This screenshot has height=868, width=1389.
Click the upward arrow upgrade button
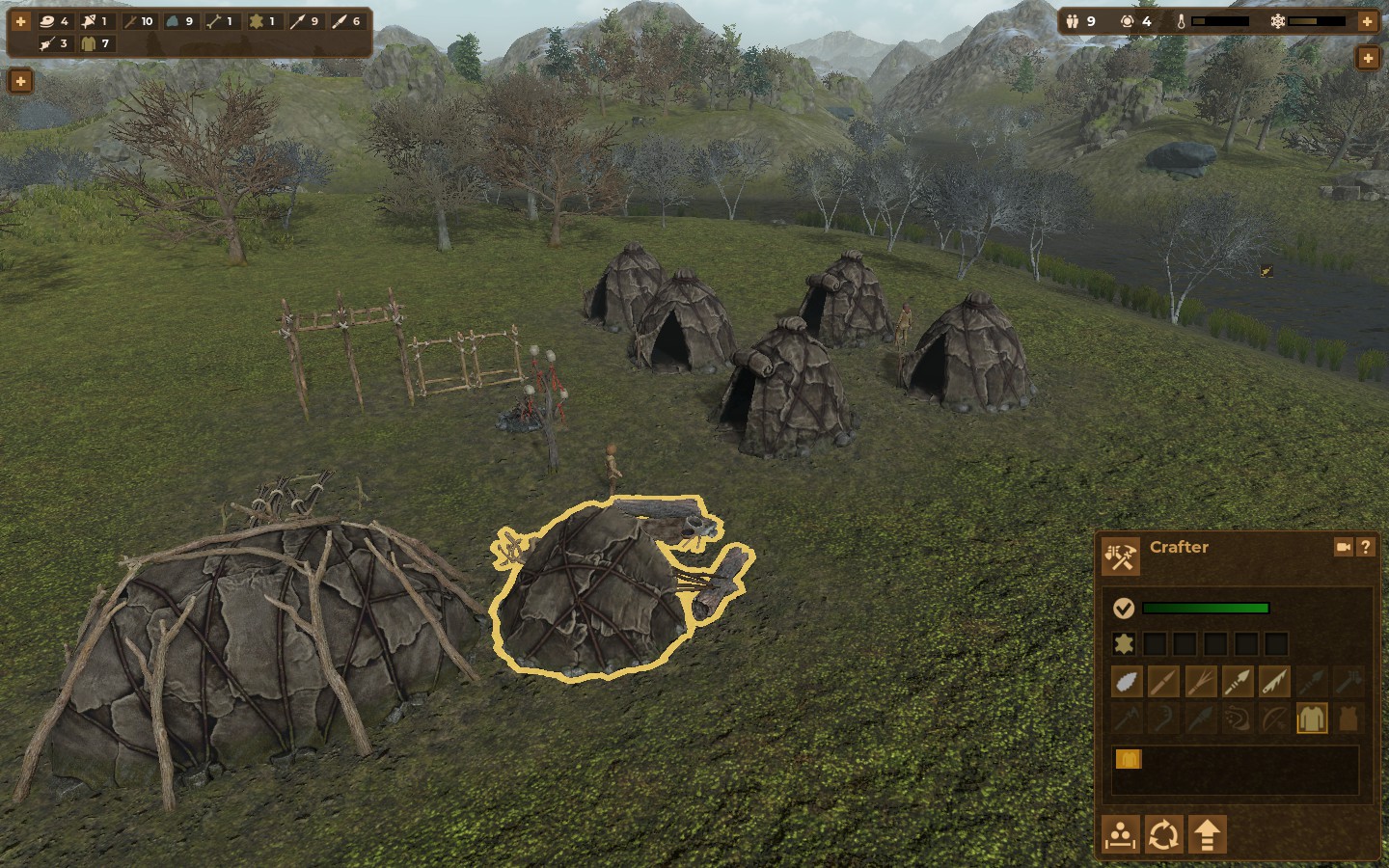coord(1207,834)
